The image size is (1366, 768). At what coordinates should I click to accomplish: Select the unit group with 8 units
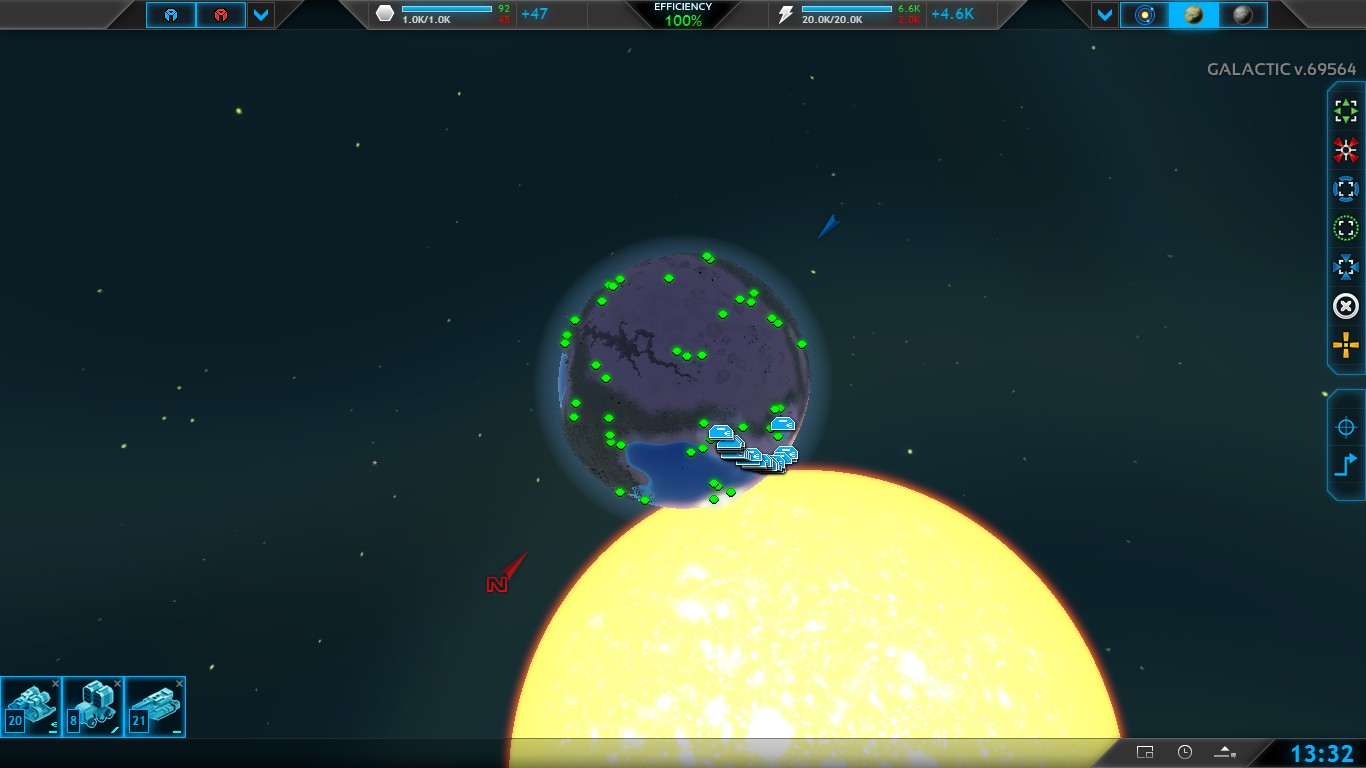94,707
